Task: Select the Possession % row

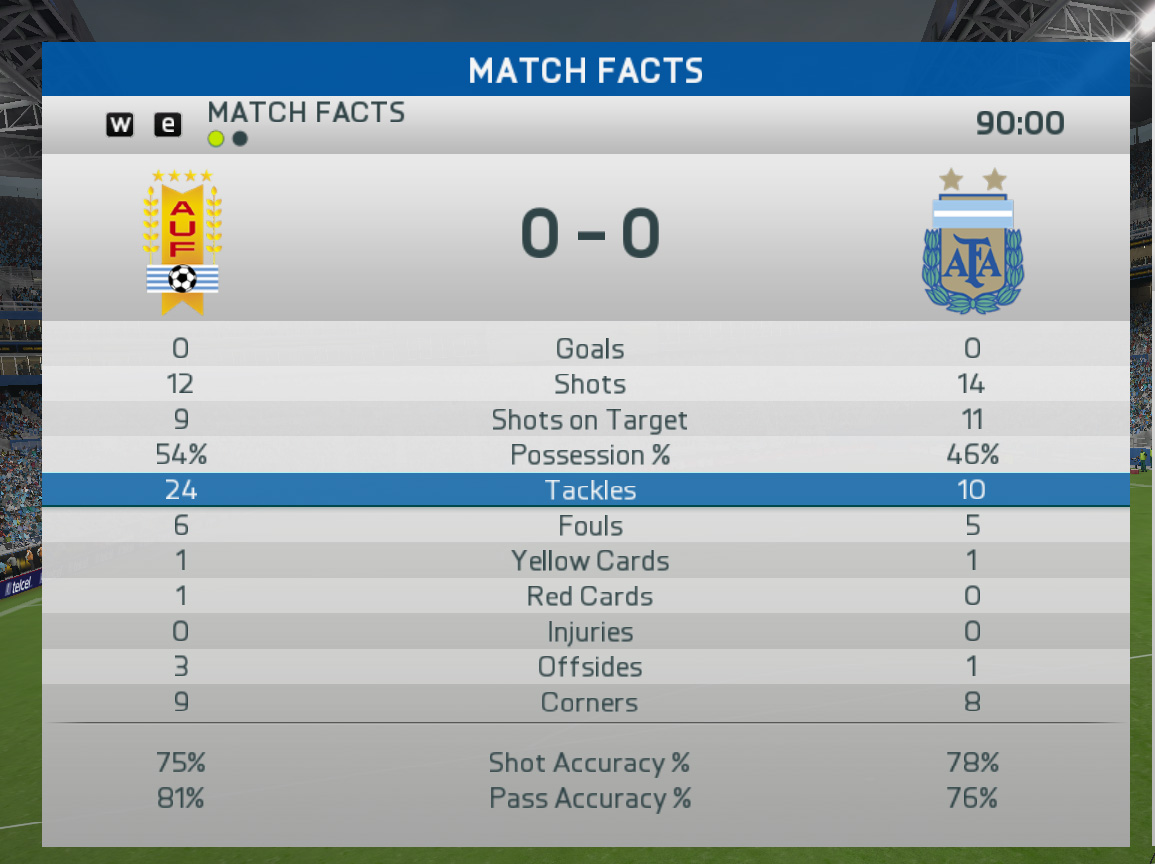Action: (x=589, y=455)
